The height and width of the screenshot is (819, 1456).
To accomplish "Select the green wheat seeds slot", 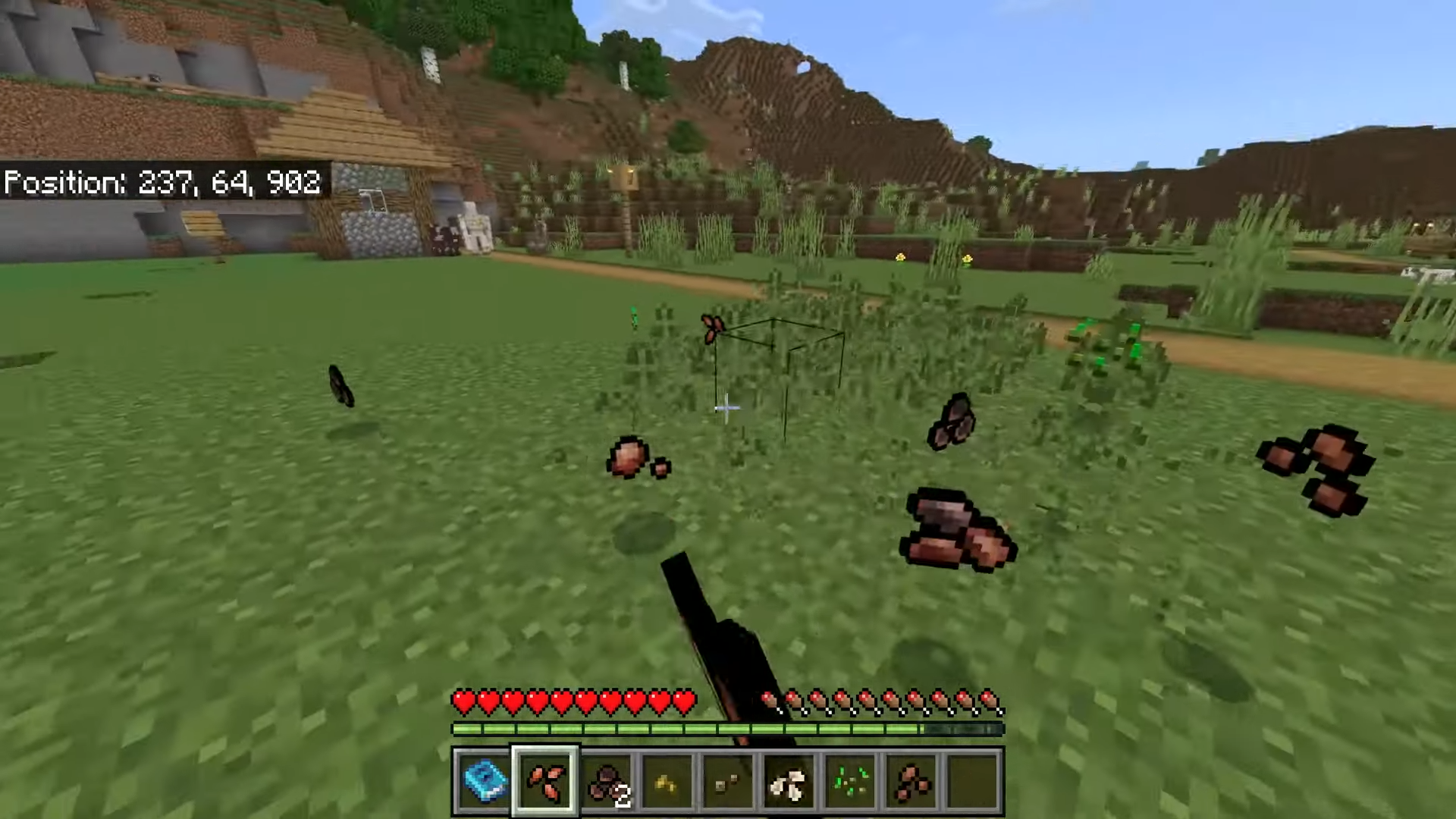I will [x=850, y=781].
